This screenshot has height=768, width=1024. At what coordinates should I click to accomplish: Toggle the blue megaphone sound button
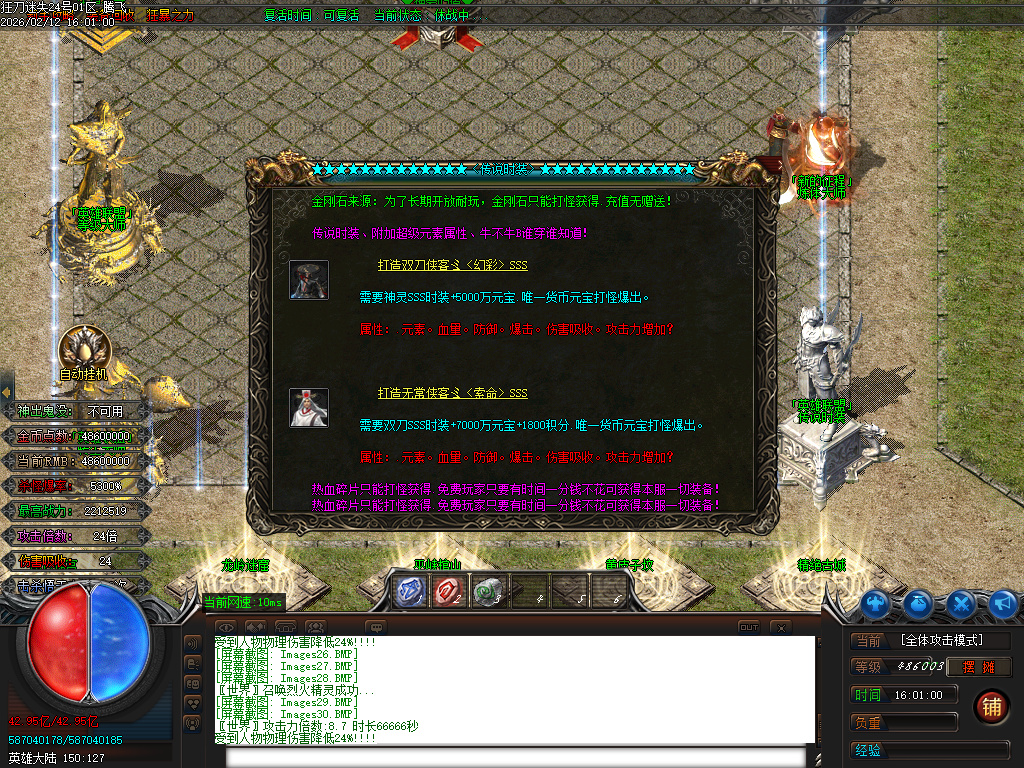pyautogui.click(x=1003, y=603)
